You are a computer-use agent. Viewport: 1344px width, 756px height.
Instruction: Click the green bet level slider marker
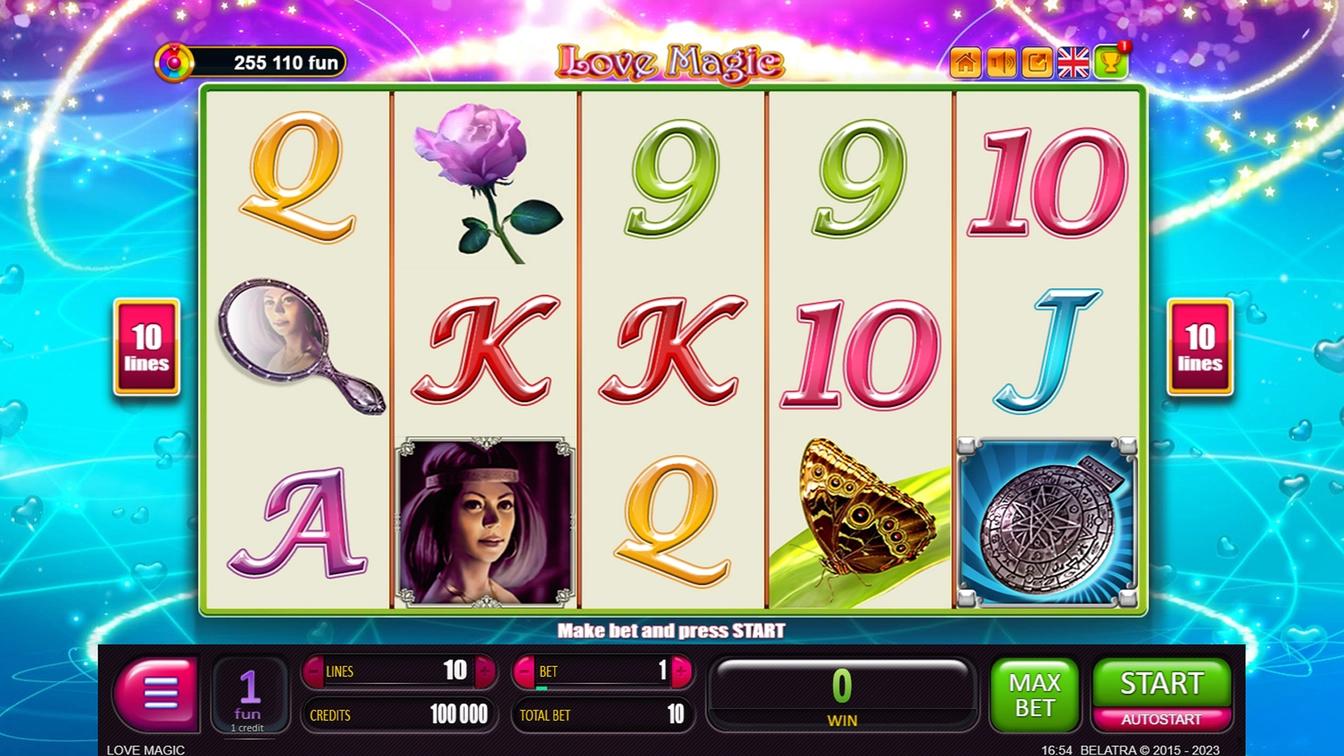[x=542, y=687]
